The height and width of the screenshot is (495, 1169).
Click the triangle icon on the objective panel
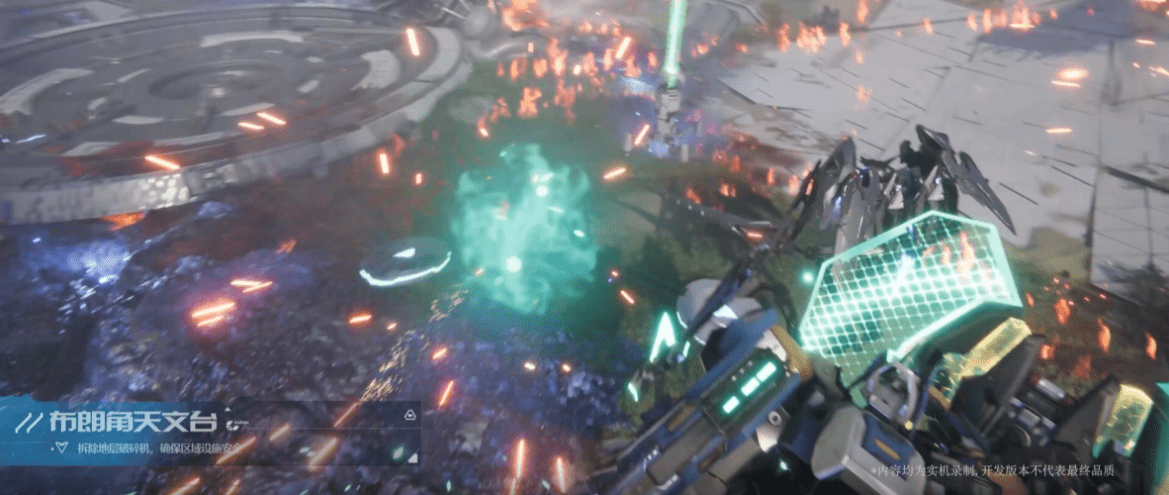coord(409,413)
